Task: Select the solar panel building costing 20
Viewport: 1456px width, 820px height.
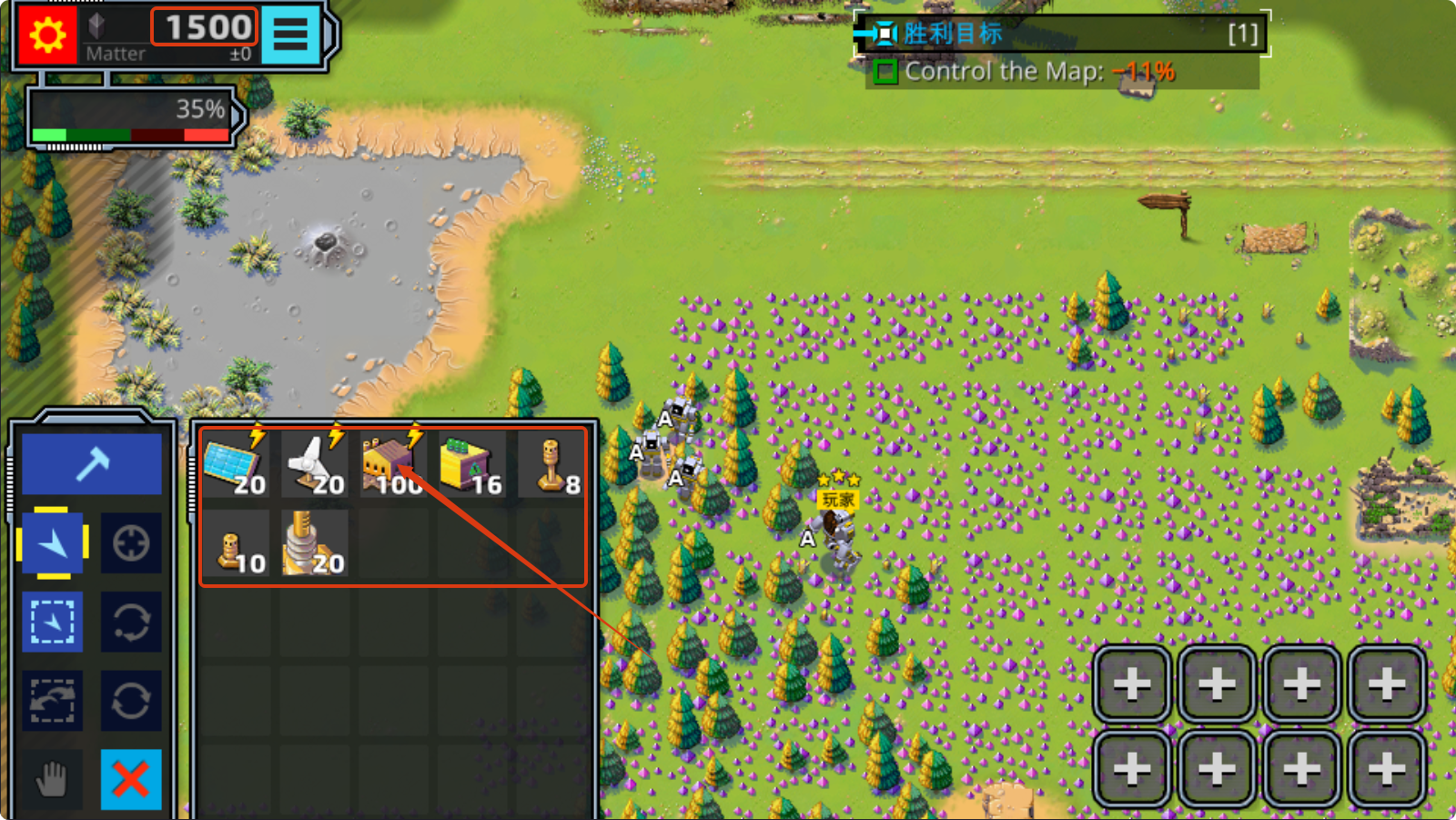Action: tap(236, 464)
